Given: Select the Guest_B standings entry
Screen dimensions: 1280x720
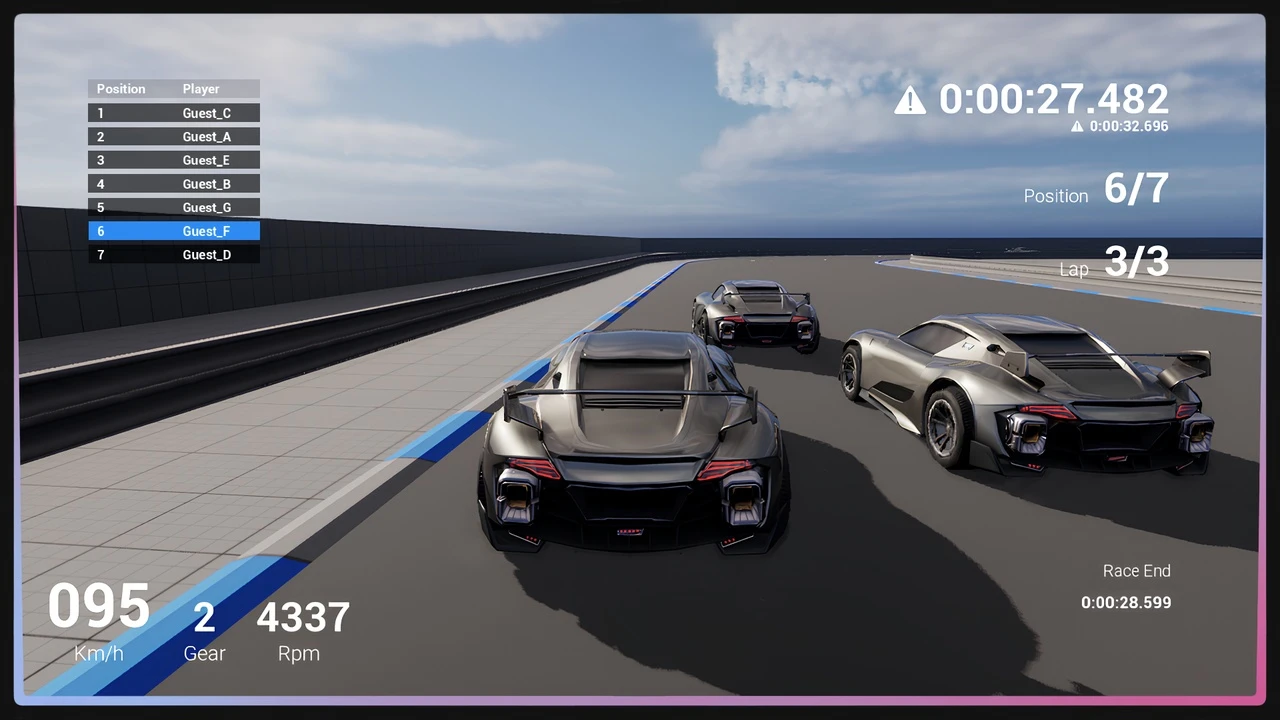Looking at the screenshot, I should (174, 184).
